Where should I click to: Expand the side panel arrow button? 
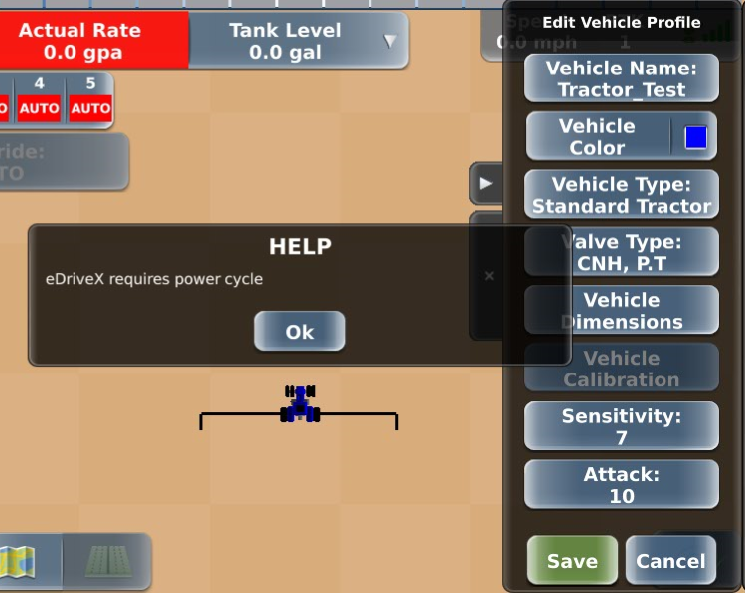pyautogui.click(x=485, y=184)
